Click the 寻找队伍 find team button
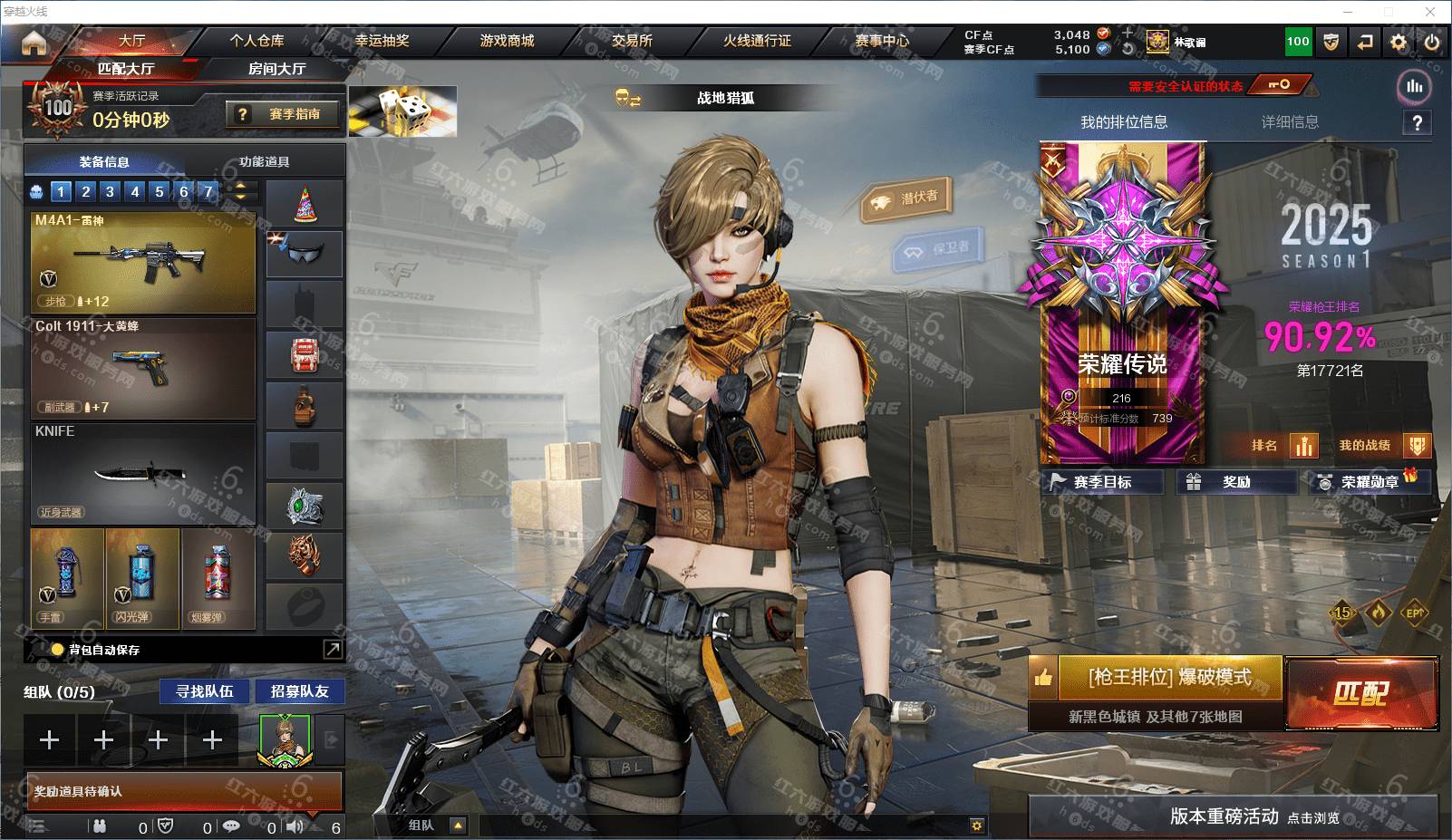Image resolution: width=1452 pixels, height=840 pixels. click(205, 691)
